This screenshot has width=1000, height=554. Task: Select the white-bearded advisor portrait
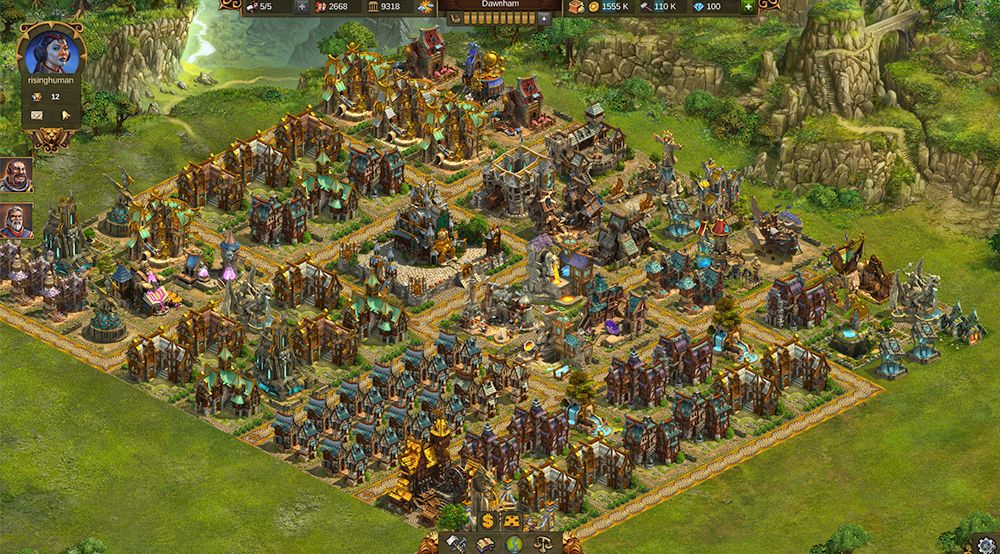click(16, 220)
